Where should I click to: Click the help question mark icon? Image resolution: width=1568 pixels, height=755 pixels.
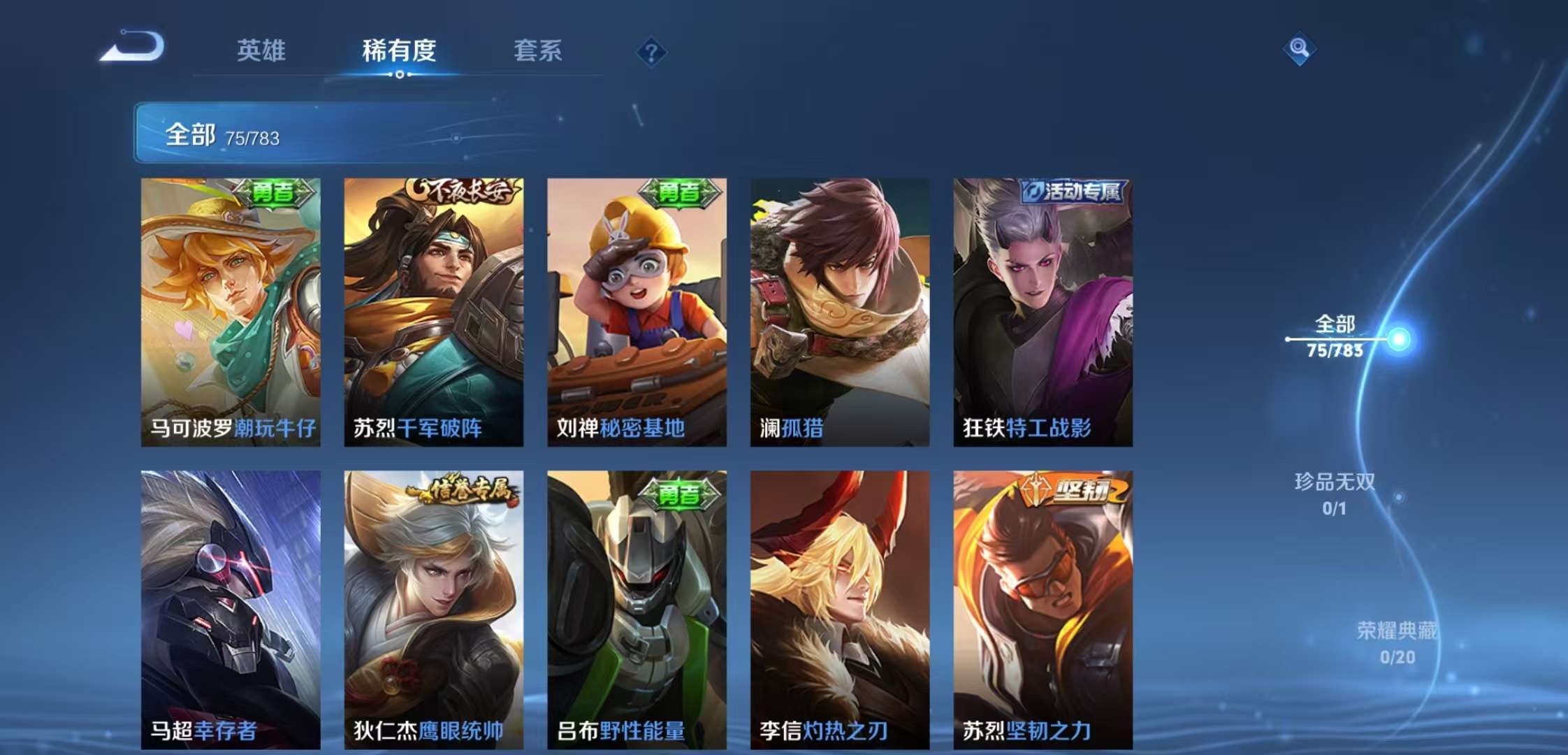(x=650, y=50)
